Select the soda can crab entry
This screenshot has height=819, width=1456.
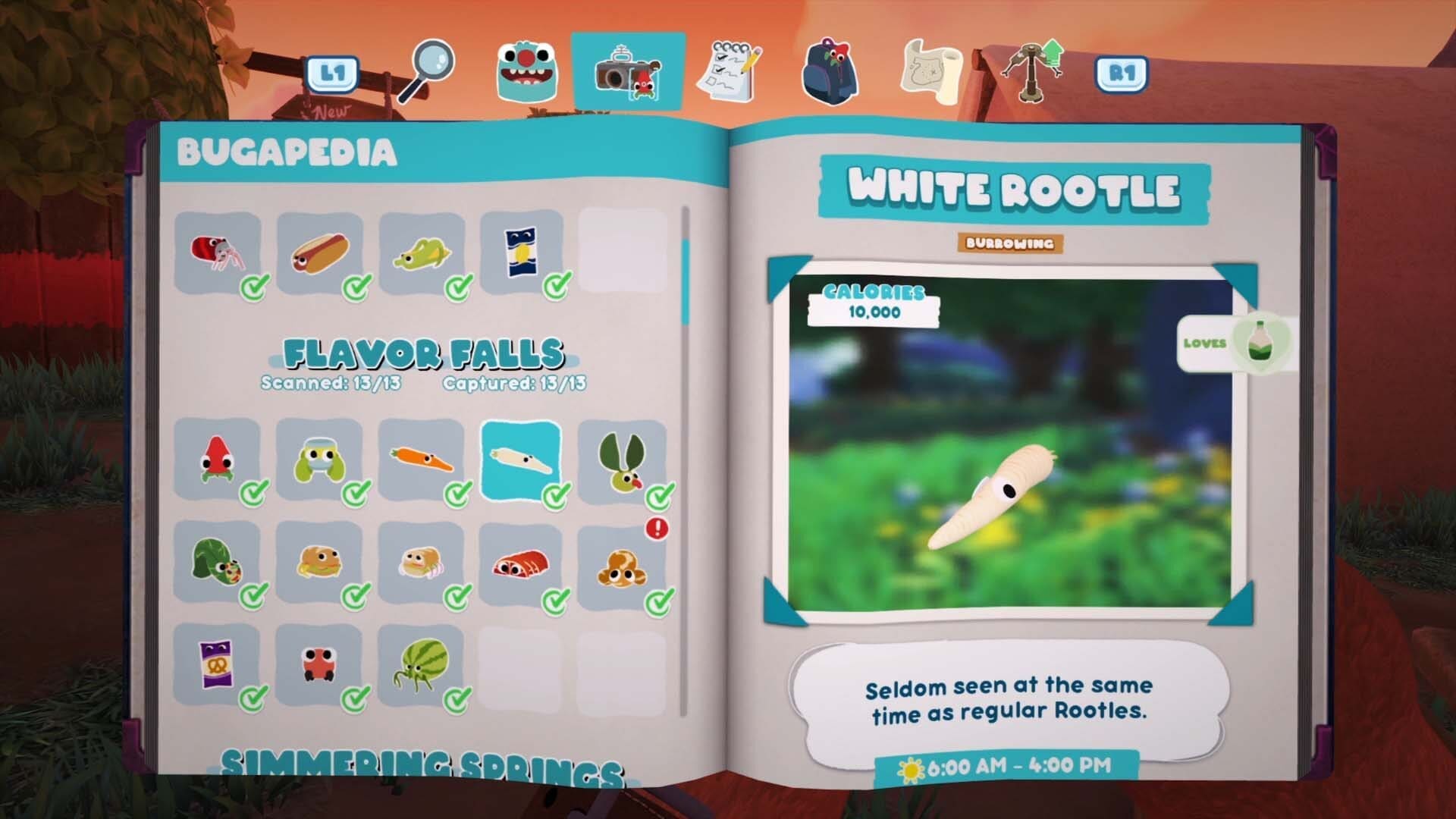point(218,253)
